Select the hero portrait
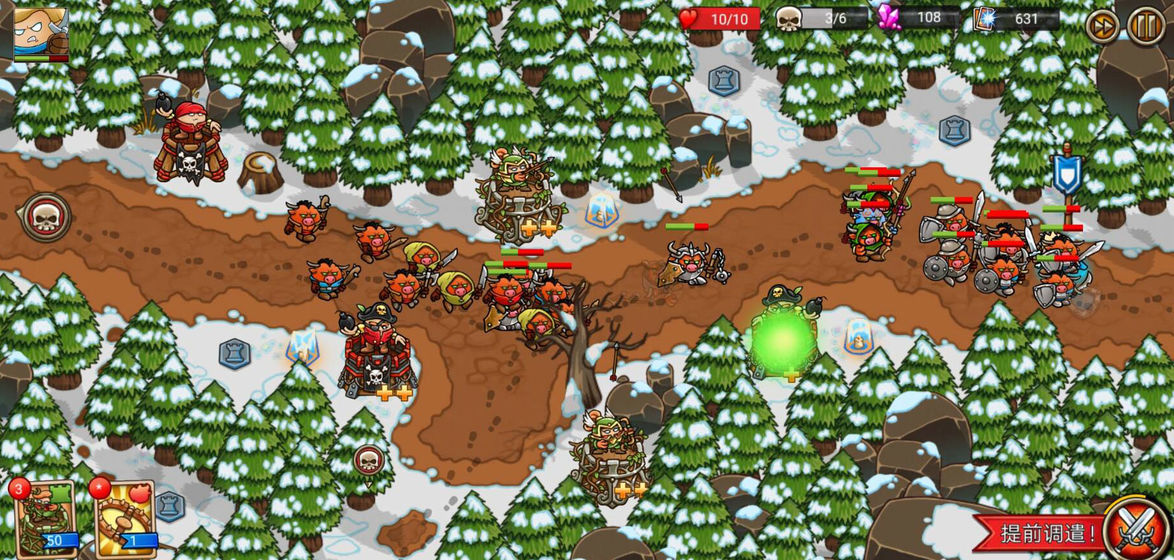Screen dimensions: 1174x560 (x=40, y=32)
